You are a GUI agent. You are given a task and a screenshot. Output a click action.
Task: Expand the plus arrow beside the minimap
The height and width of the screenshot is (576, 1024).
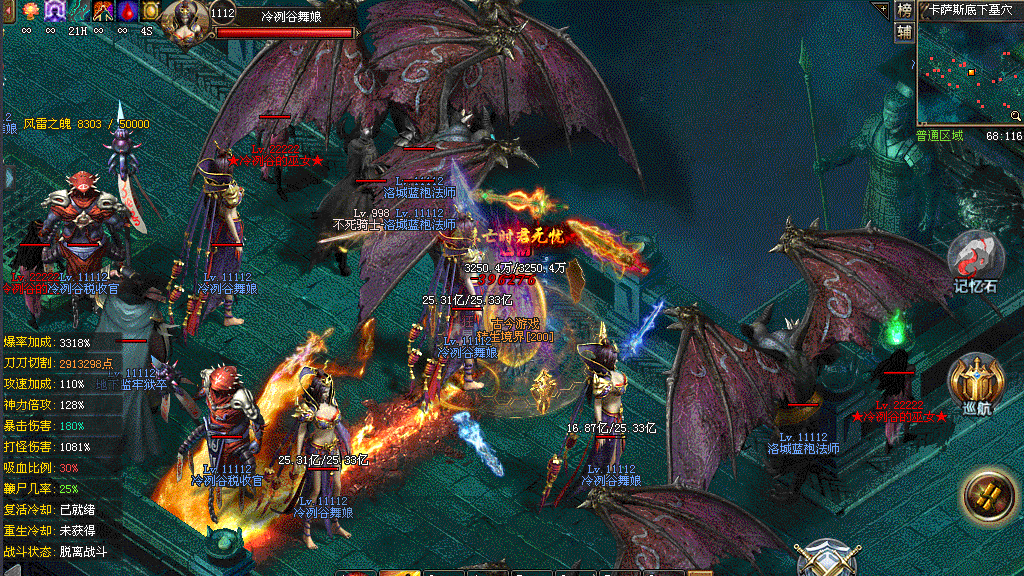click(x=881, y=9)
